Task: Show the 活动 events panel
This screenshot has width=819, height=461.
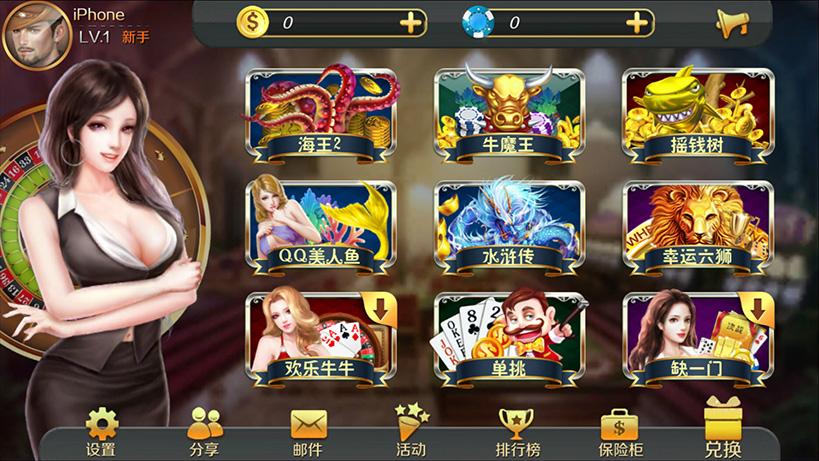Action: click(x=411, y=431)
